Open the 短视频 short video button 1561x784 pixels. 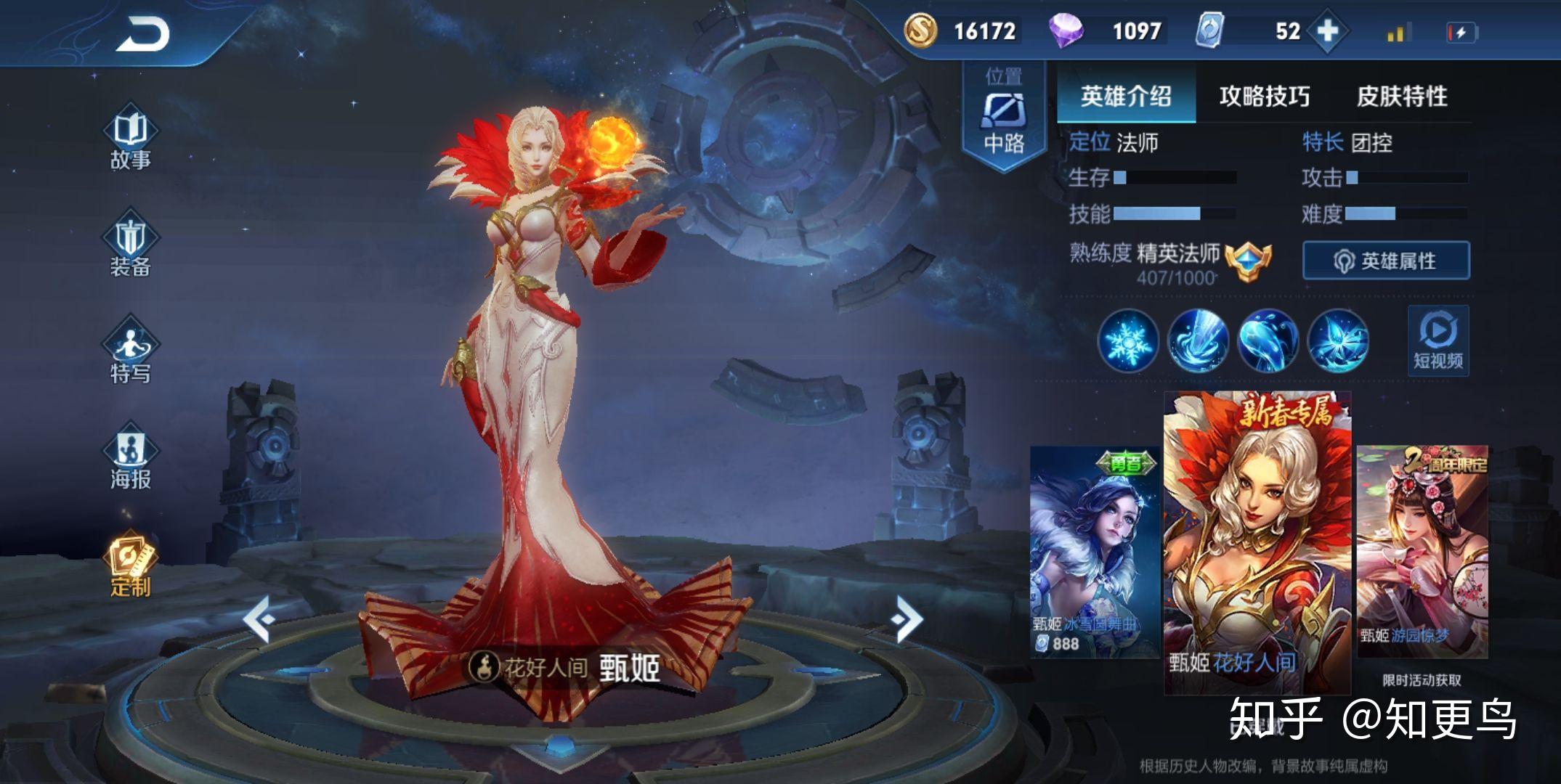1438,340
